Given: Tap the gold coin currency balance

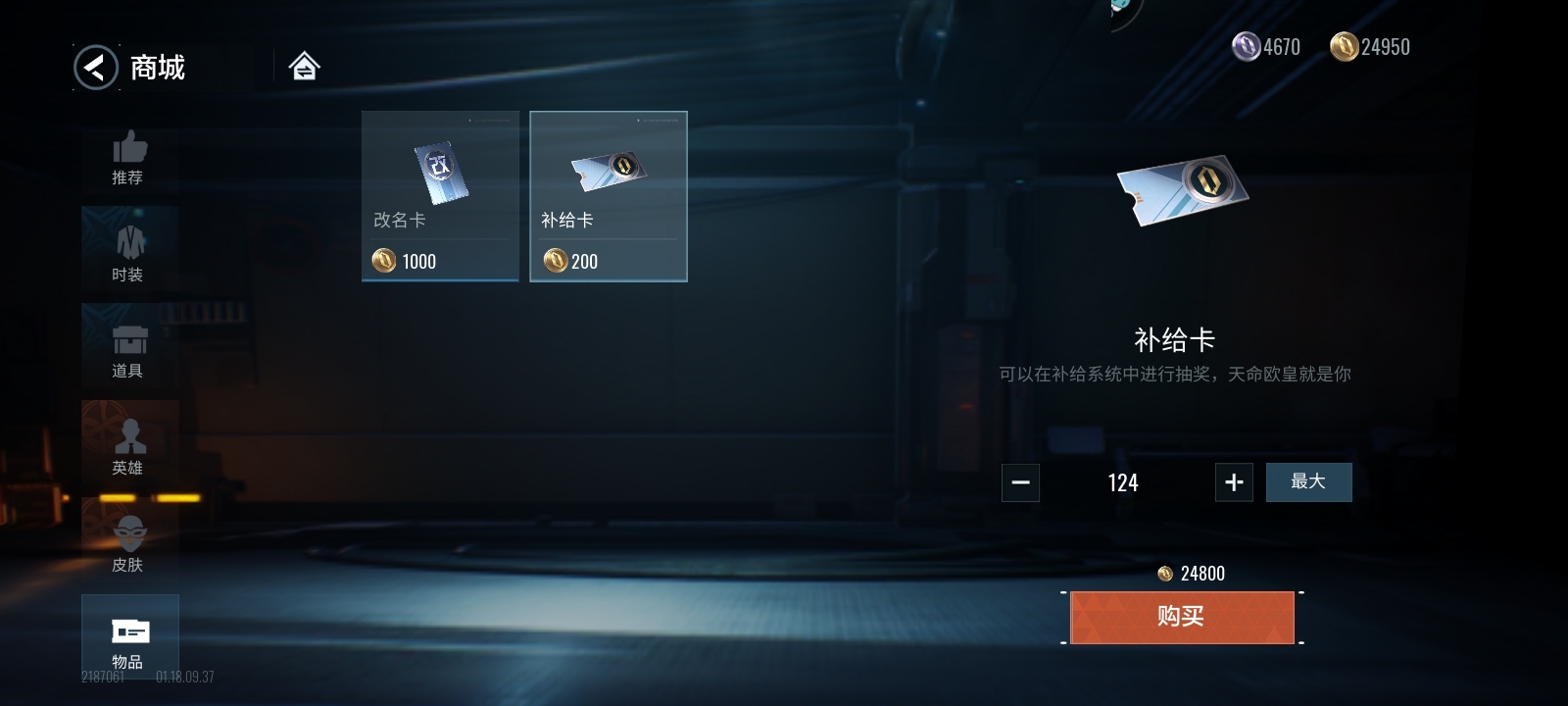Looking at the screenshot, I should coord(1370,47).
